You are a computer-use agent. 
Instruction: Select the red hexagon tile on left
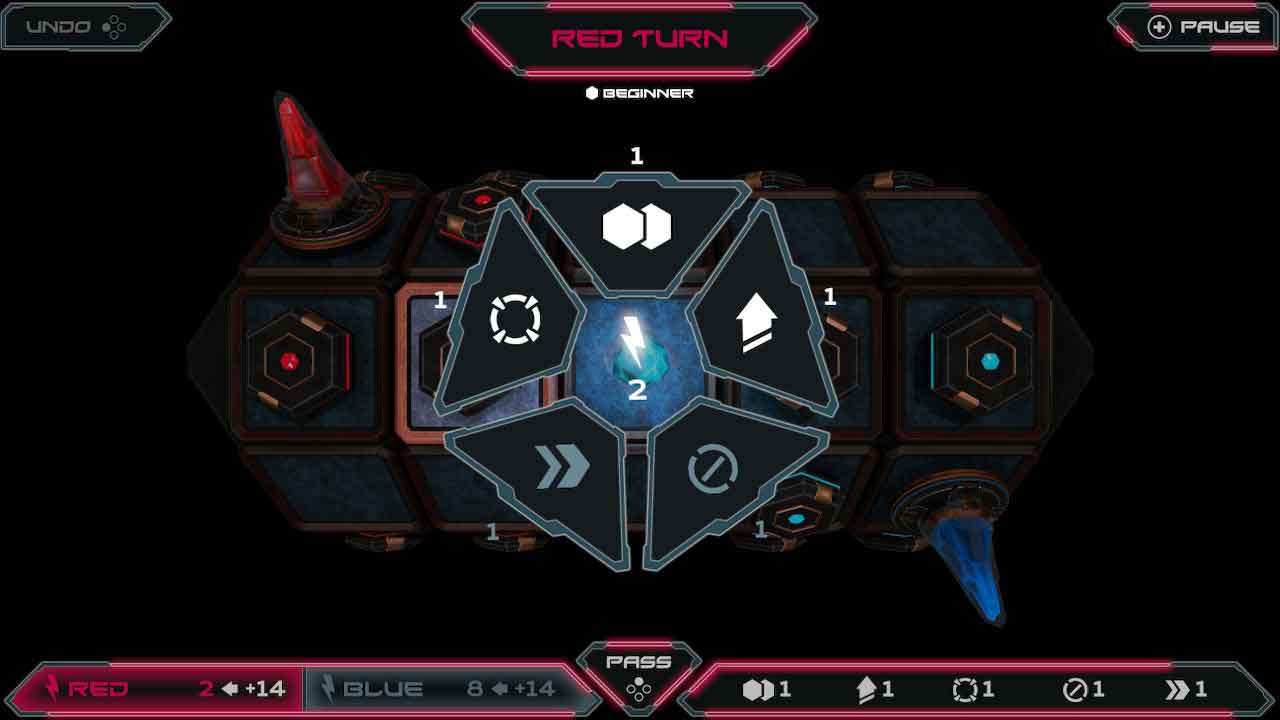click(x=288, y=361)
